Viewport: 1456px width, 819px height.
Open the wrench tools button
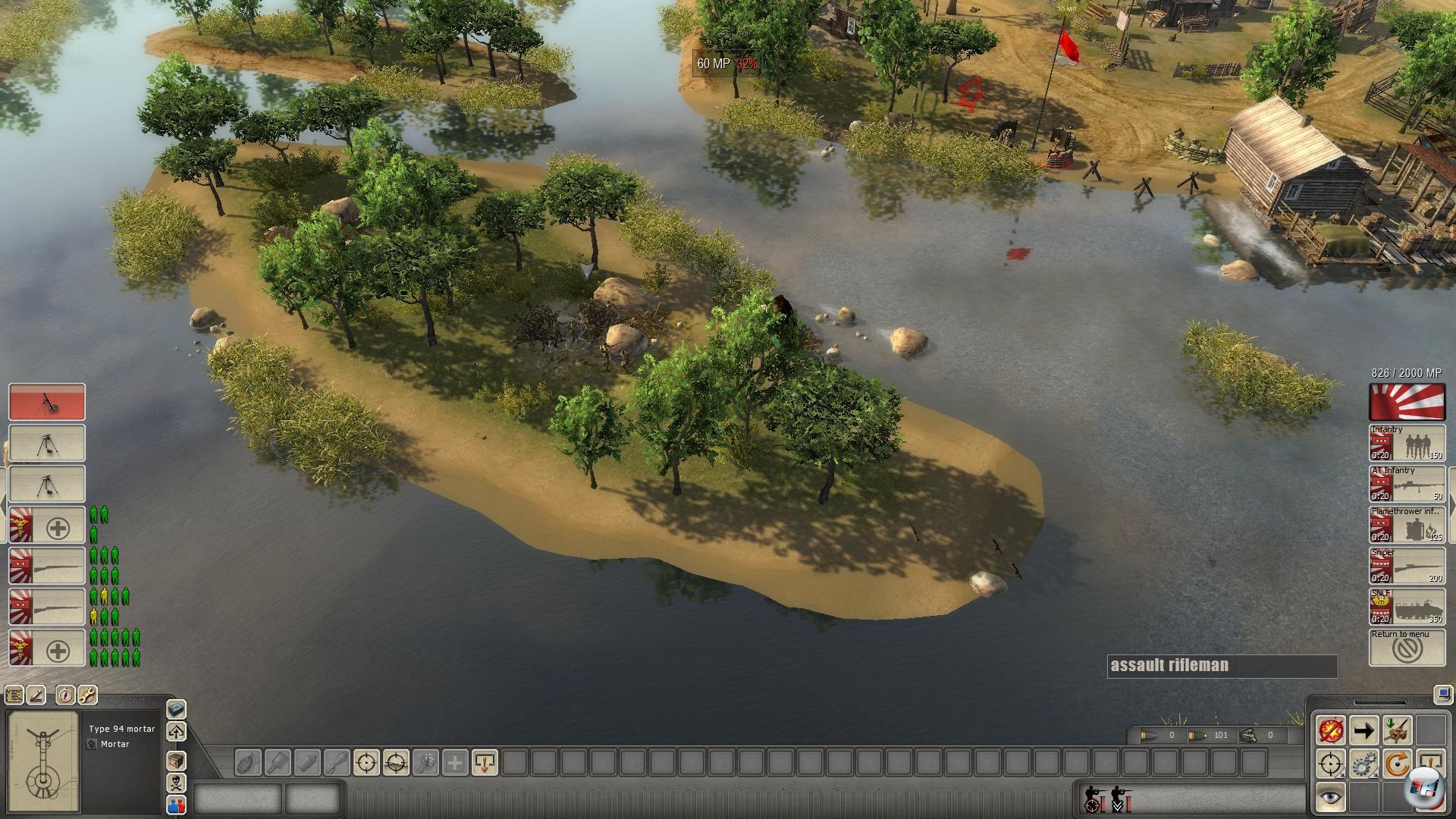point(87,695)
